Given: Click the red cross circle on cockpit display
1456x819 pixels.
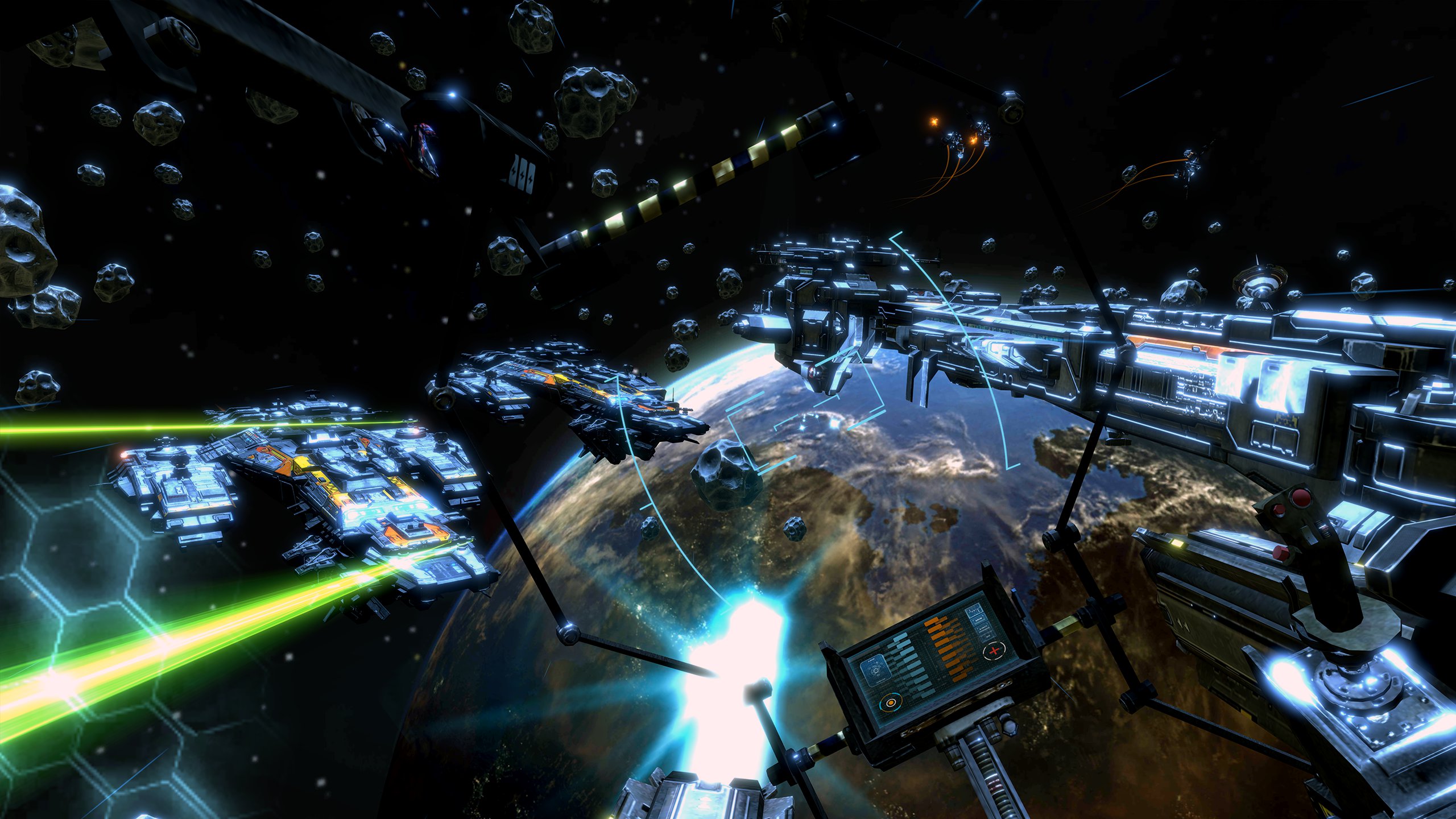Looking at the screenshot, I should (x=994, y=651).
